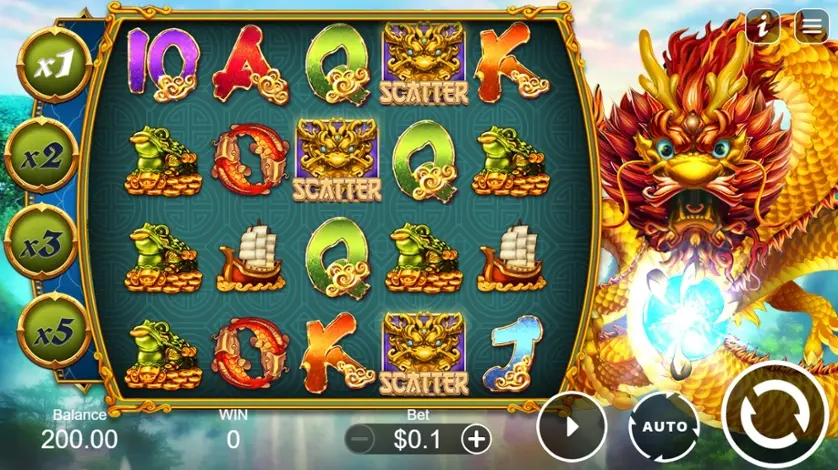Screen dimensions: 838x470
Task: Increase the bet with the plus button
Action: 477,438
